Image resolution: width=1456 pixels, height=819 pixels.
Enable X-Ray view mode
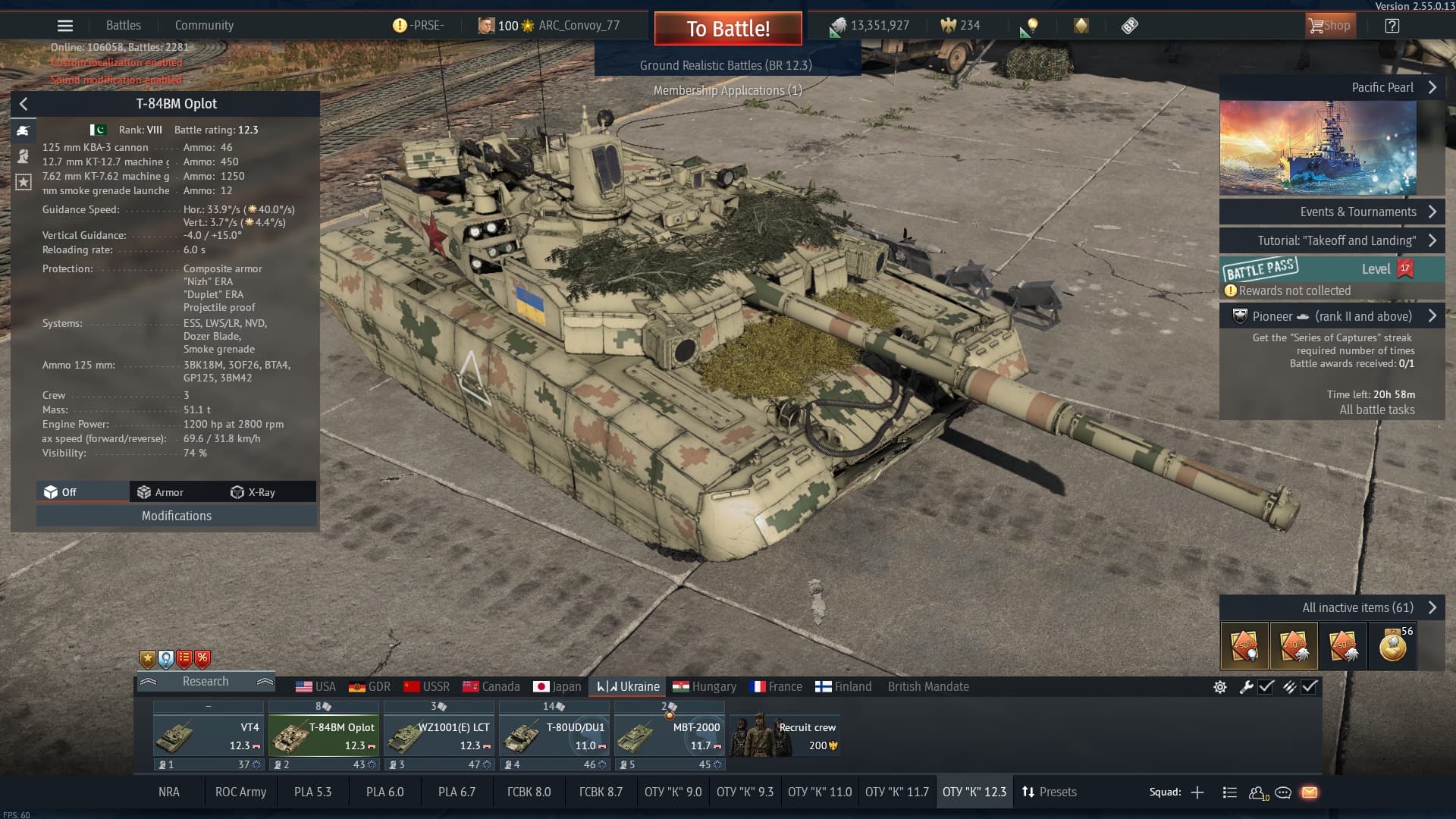click(x=253, y=492)
